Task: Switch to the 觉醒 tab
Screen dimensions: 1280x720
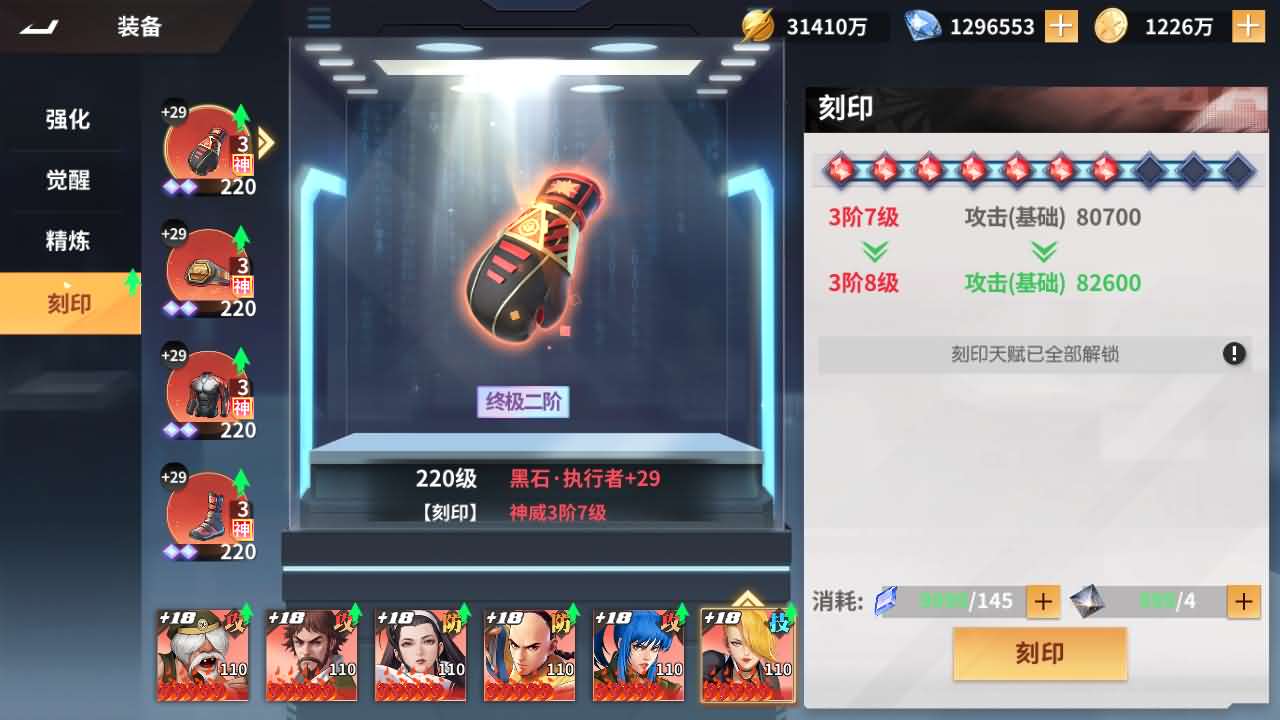Action: tap(70, 180)
